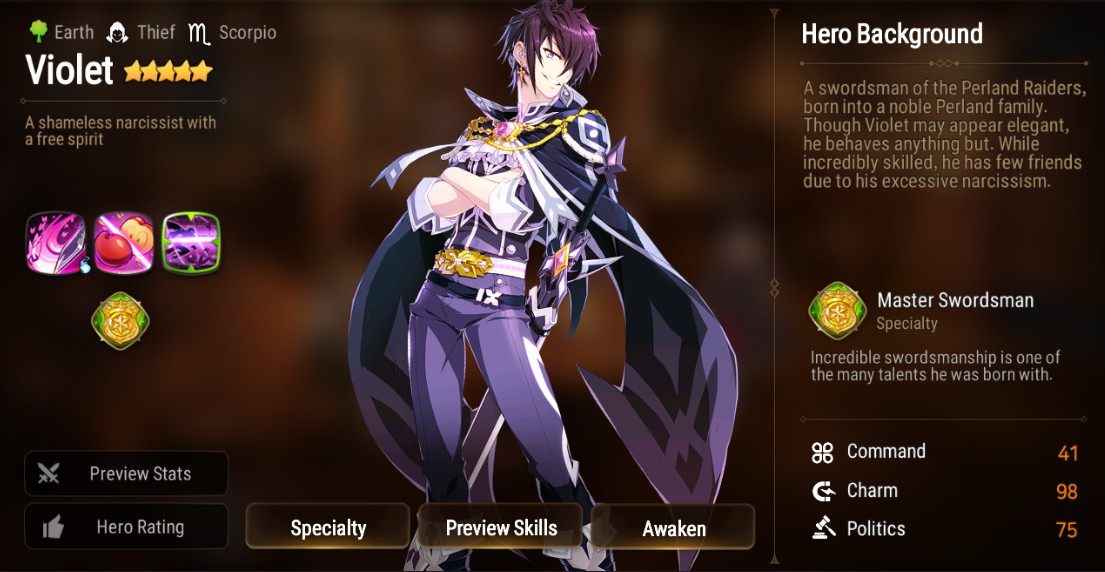Screen dimensions: 1105x572
Task: Open the Awaken menu
Action: pyautogui.click(x=673, y=528)
